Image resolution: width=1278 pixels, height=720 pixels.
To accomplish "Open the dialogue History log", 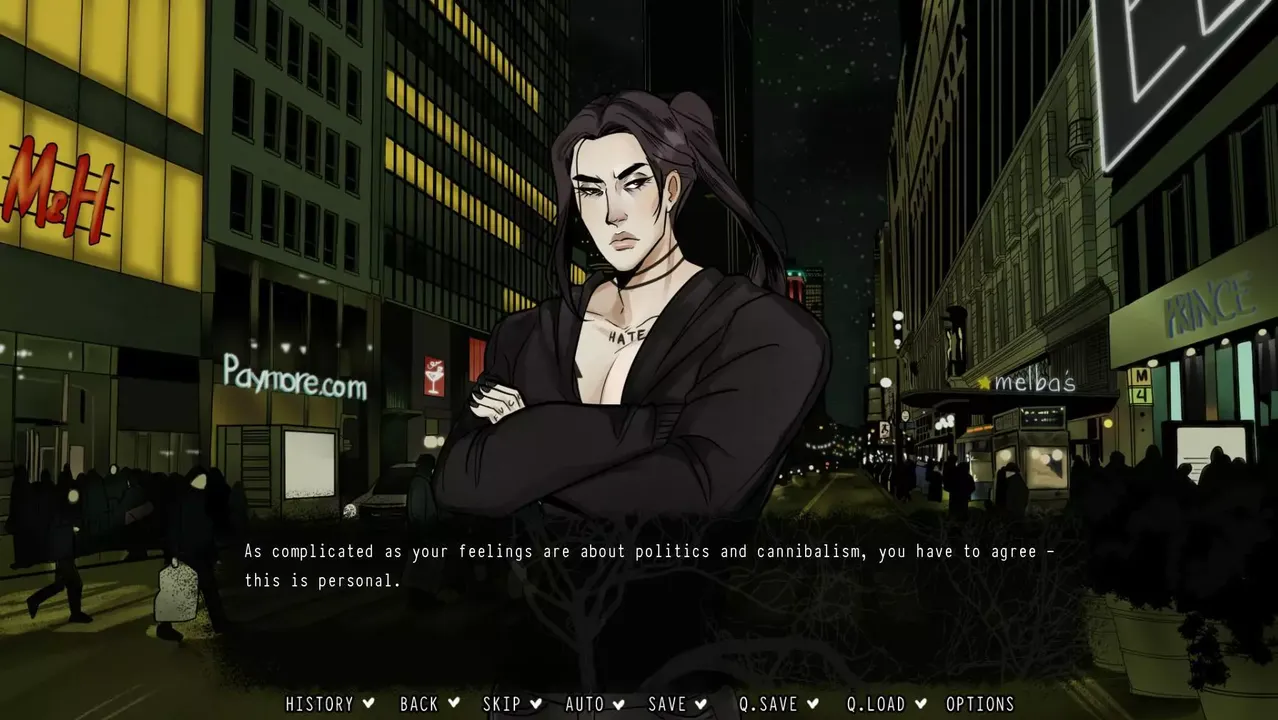I will tap(320, 704).
